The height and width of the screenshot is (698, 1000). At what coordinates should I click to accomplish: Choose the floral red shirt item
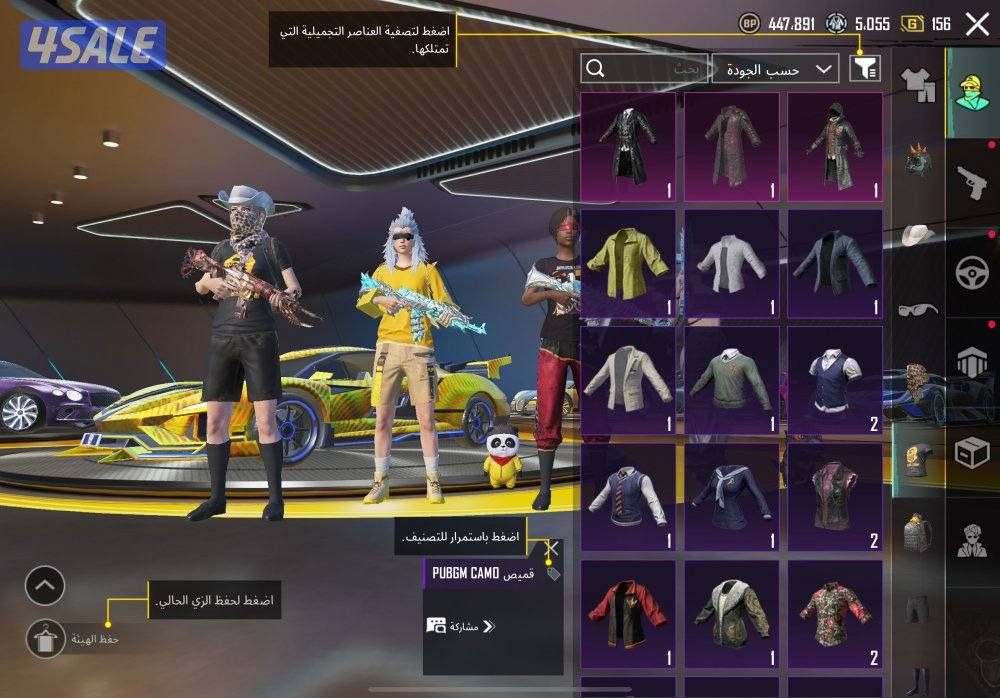(x=835, y=614)
